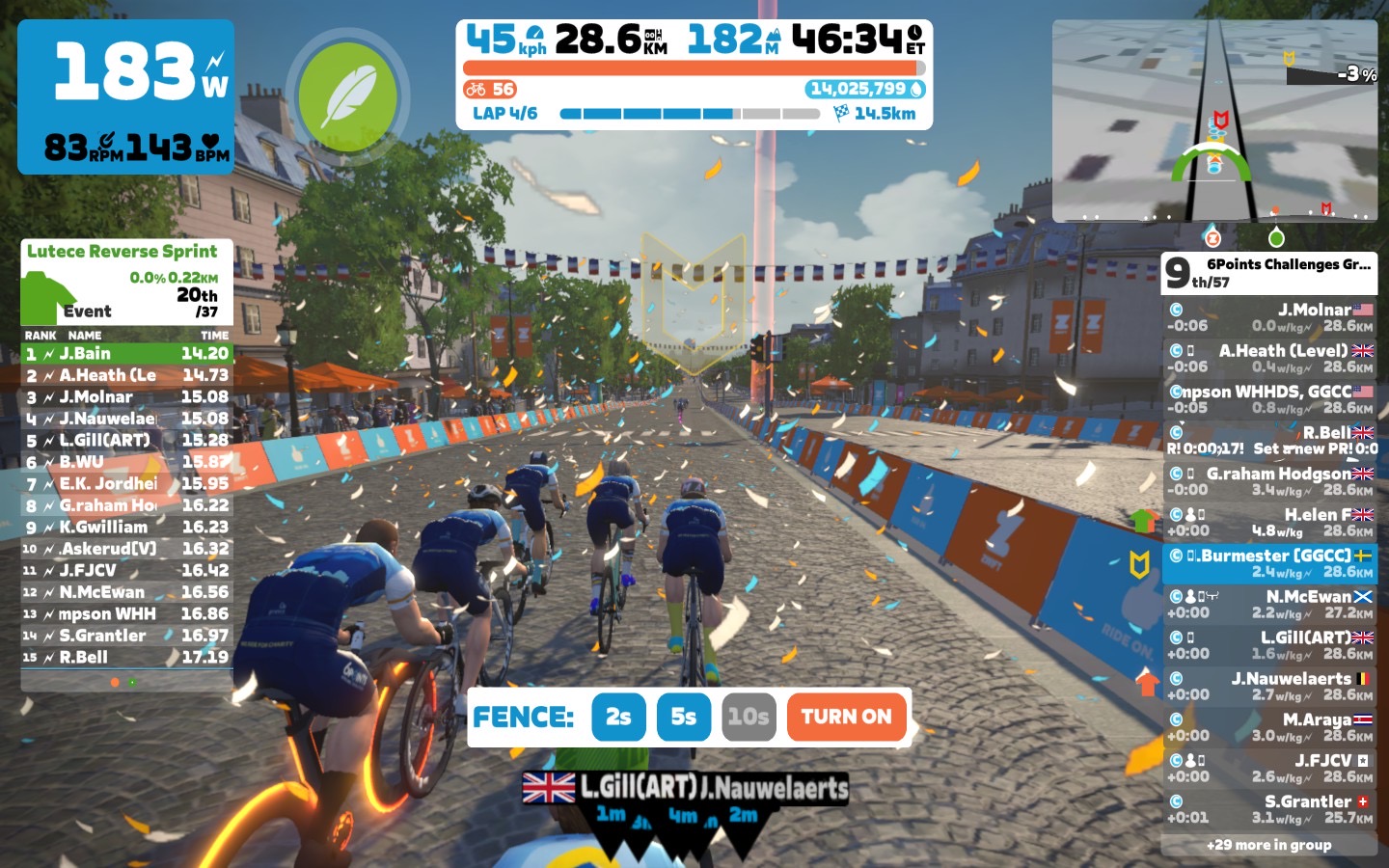Set the fence to 2s
This screenshot has width=1389, height=868.
pyautogui.click(x=618, y=717)
